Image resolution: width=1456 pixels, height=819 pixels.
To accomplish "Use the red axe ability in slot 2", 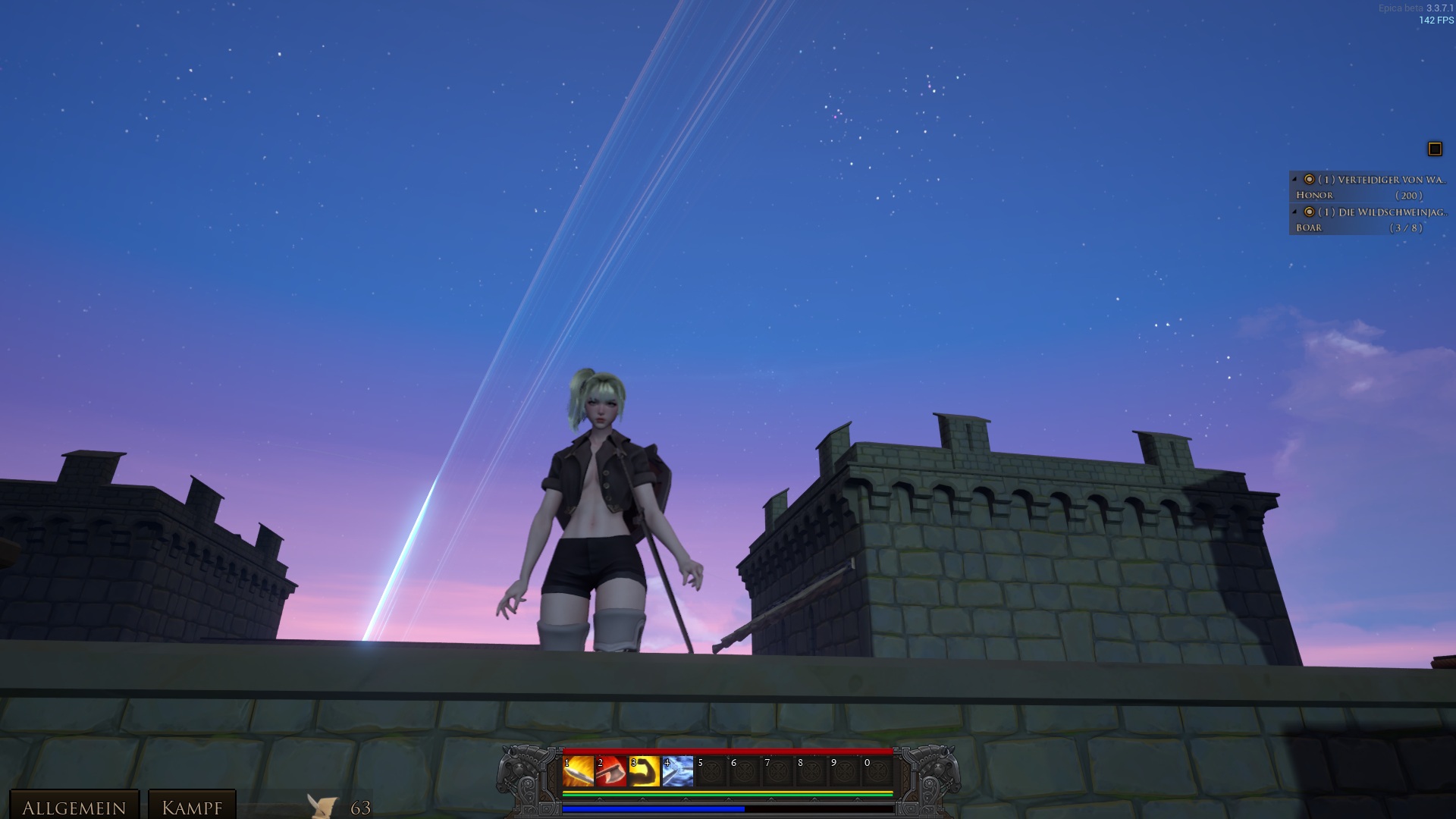I will pyautogui.click(x=611, y=772).
